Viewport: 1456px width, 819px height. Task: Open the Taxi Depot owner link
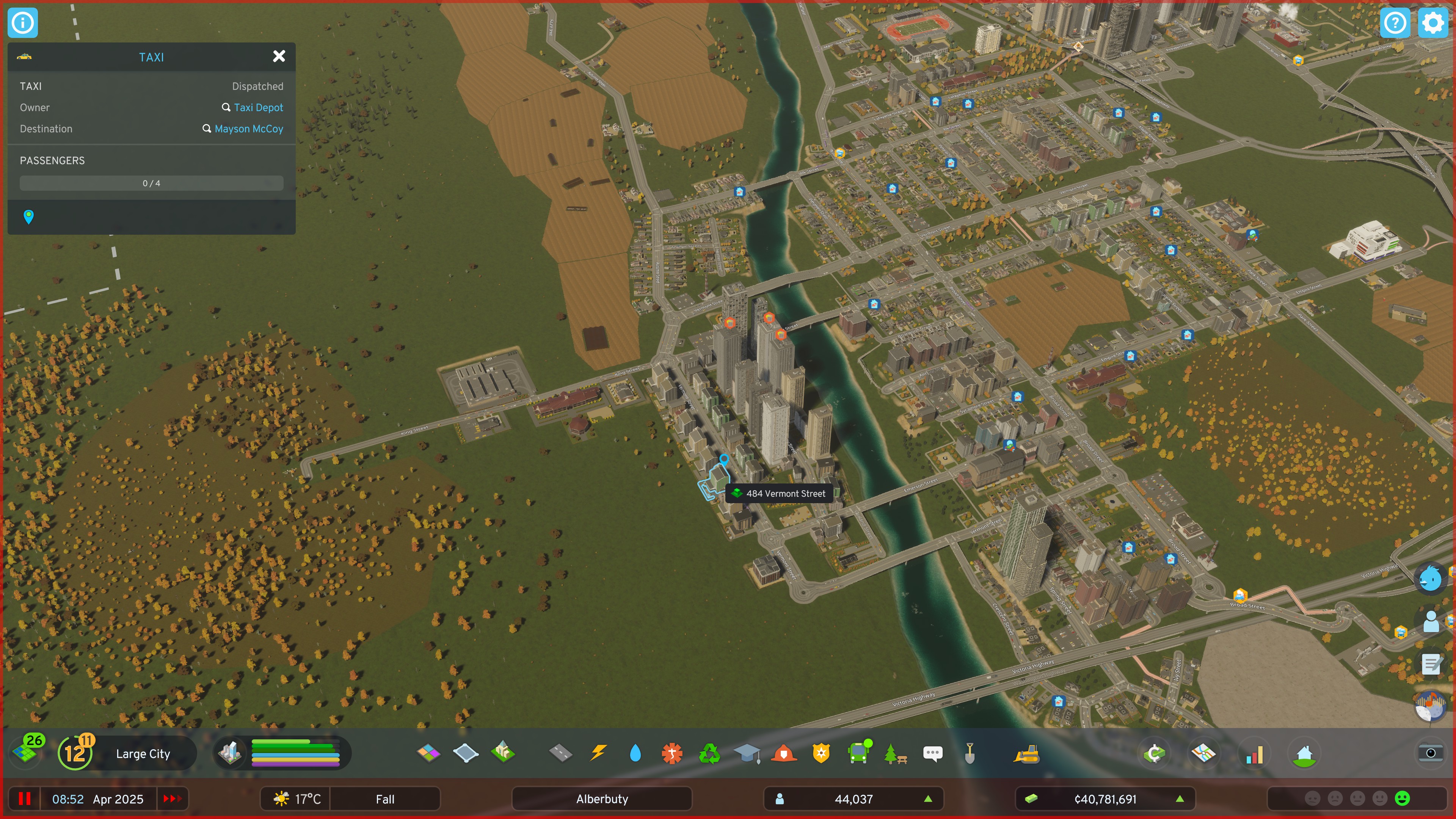pos(258,107)
